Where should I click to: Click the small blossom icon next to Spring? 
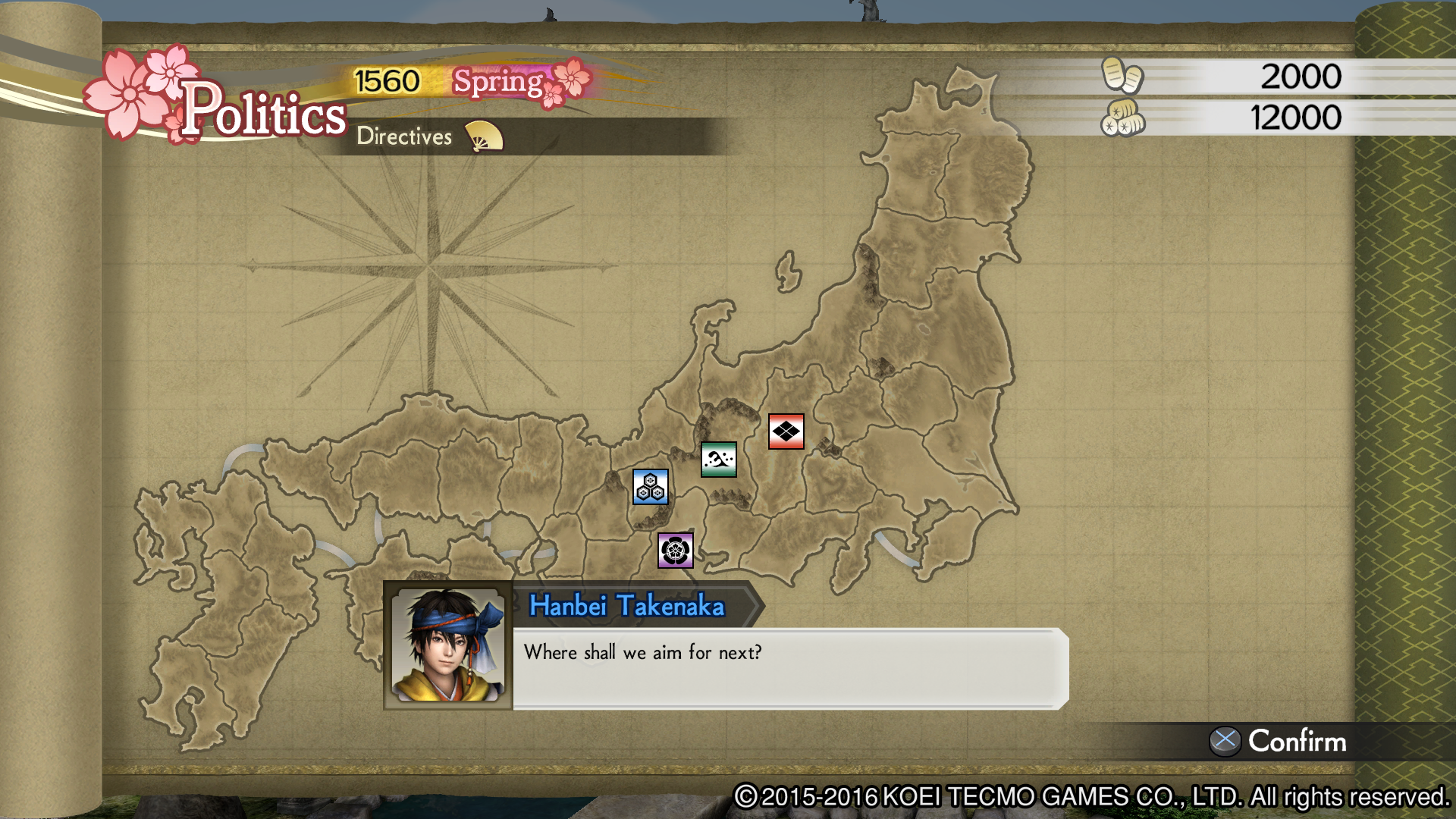point(570,80)
